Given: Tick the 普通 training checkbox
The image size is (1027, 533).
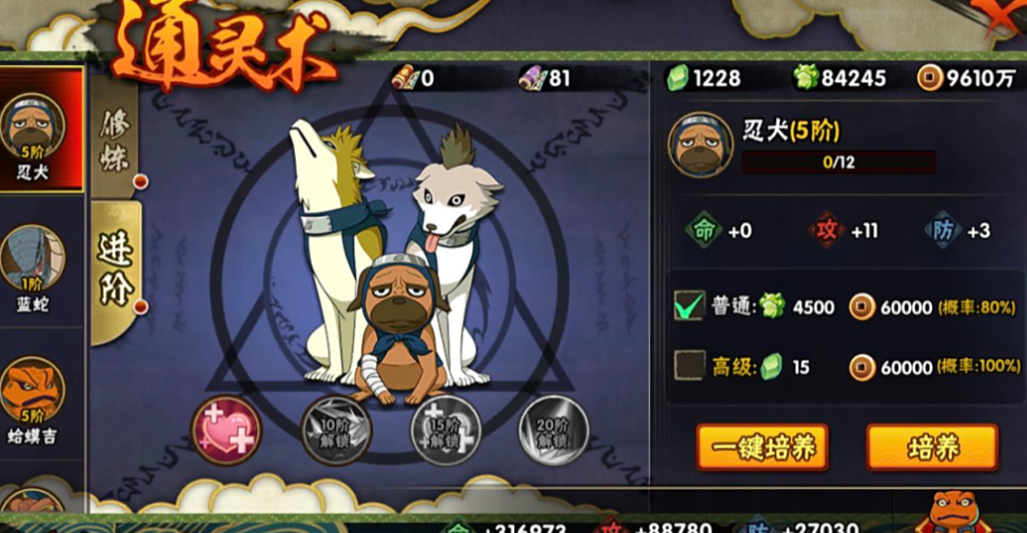Looking at the screenshot, I should click(690, 306).
